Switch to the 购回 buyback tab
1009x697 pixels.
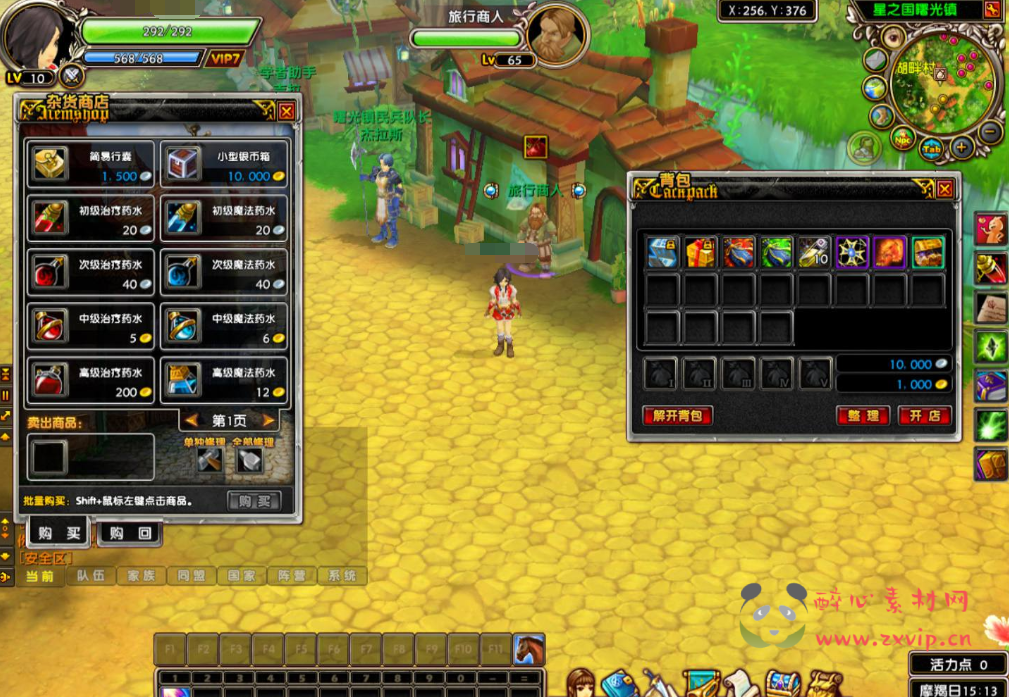tap(130, 533)
